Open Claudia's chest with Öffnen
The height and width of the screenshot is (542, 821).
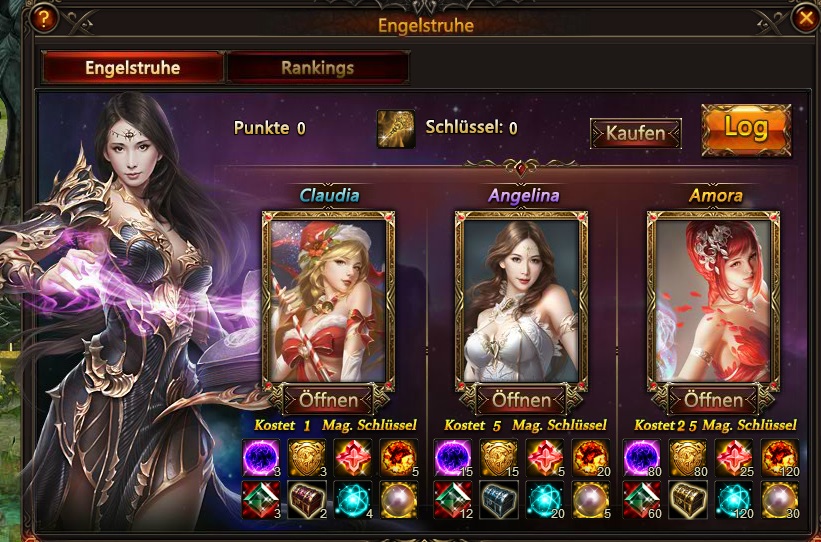(328, 400)
